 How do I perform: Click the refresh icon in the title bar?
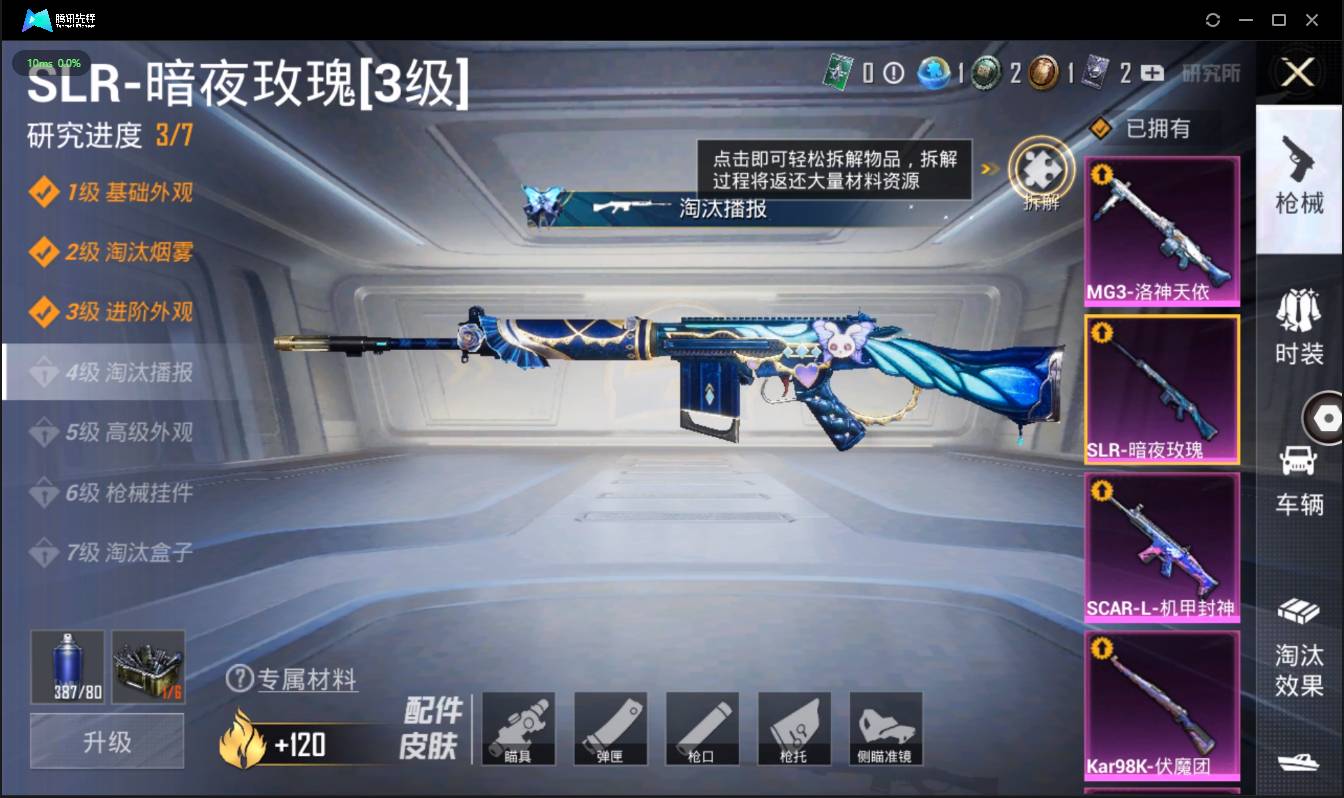[x=1212, y=19]
